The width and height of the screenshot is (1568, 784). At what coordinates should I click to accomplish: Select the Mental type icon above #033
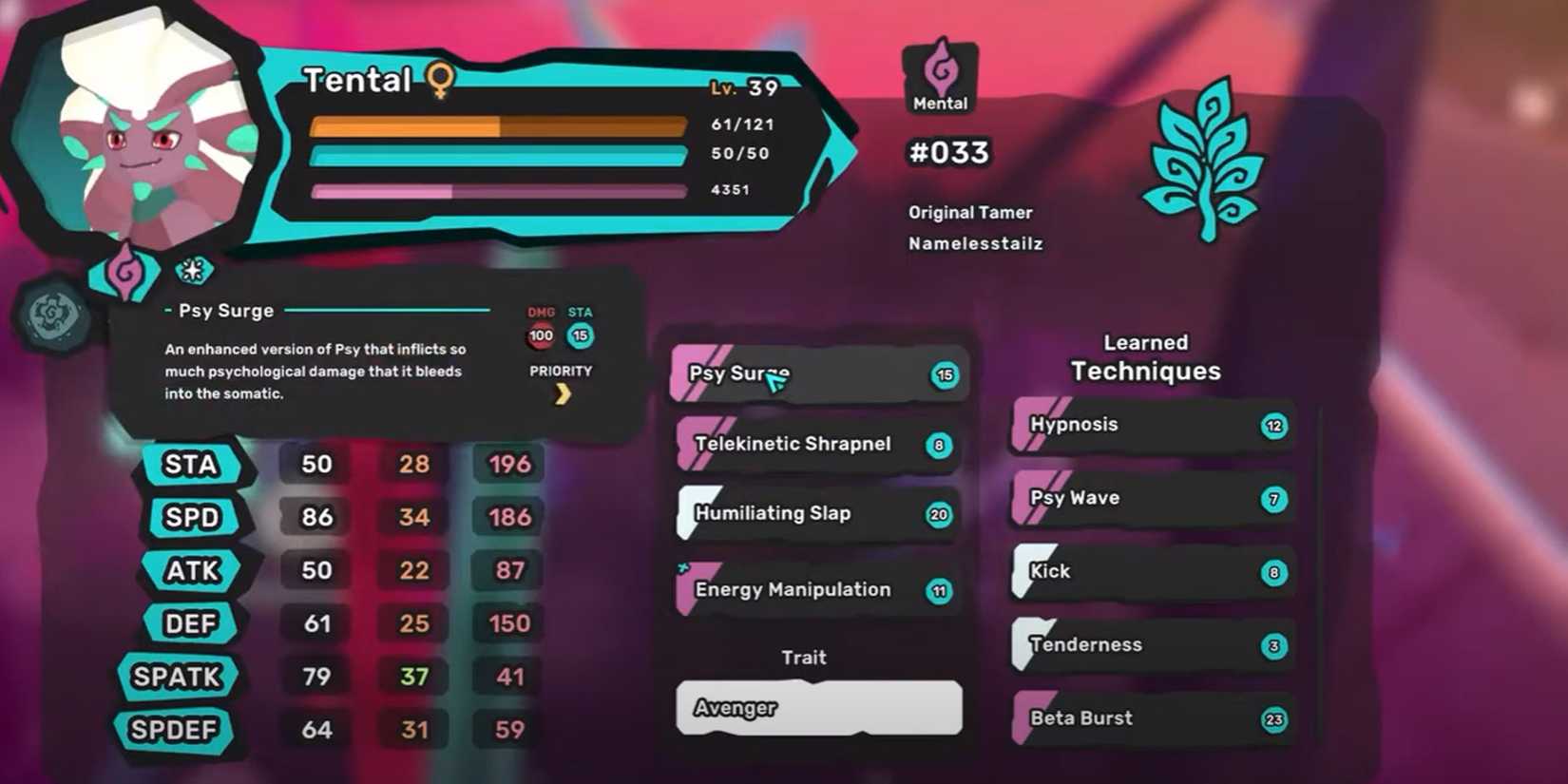(939, 67)
